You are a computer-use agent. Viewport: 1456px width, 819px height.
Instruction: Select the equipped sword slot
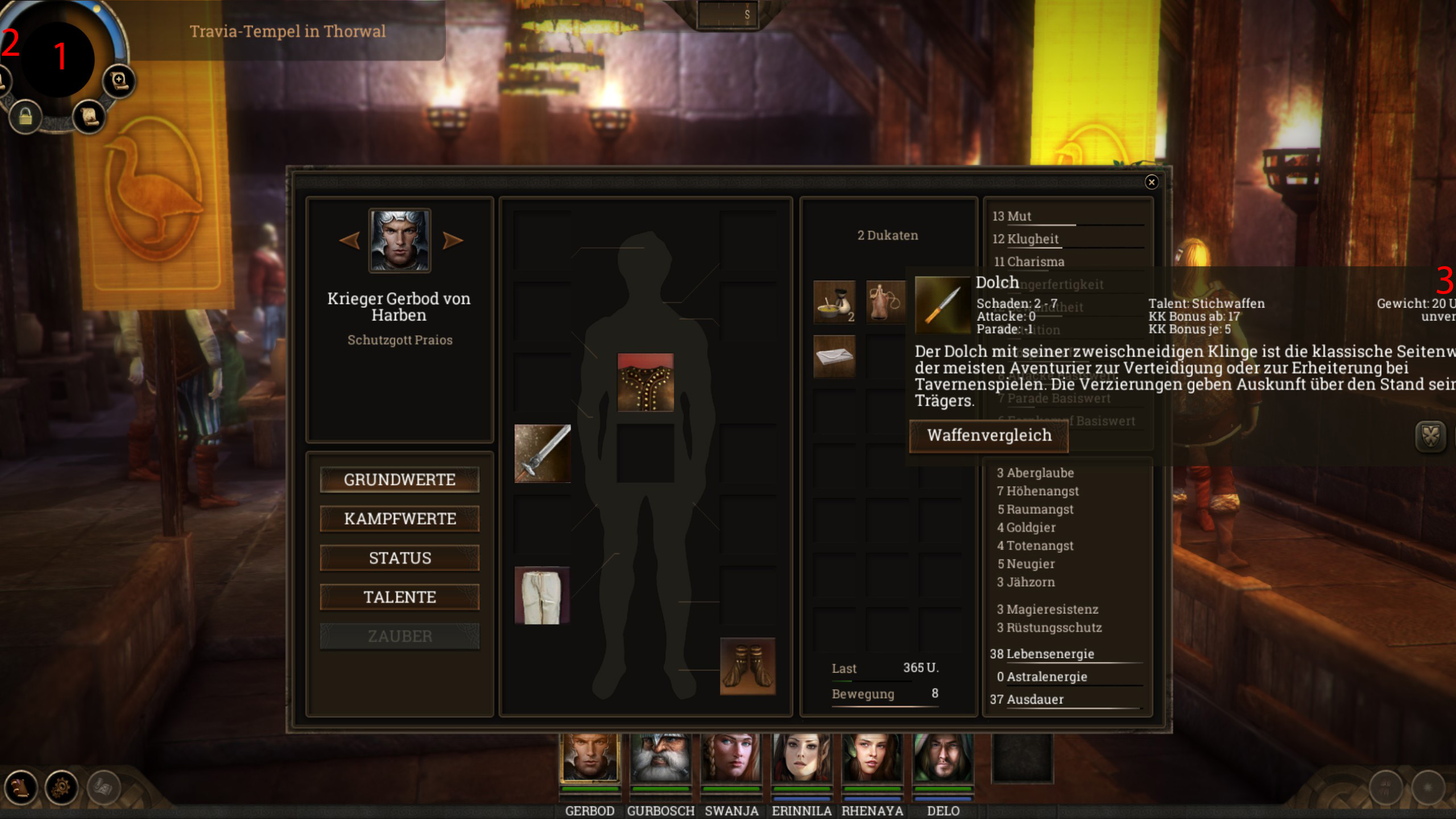[542, 453]
